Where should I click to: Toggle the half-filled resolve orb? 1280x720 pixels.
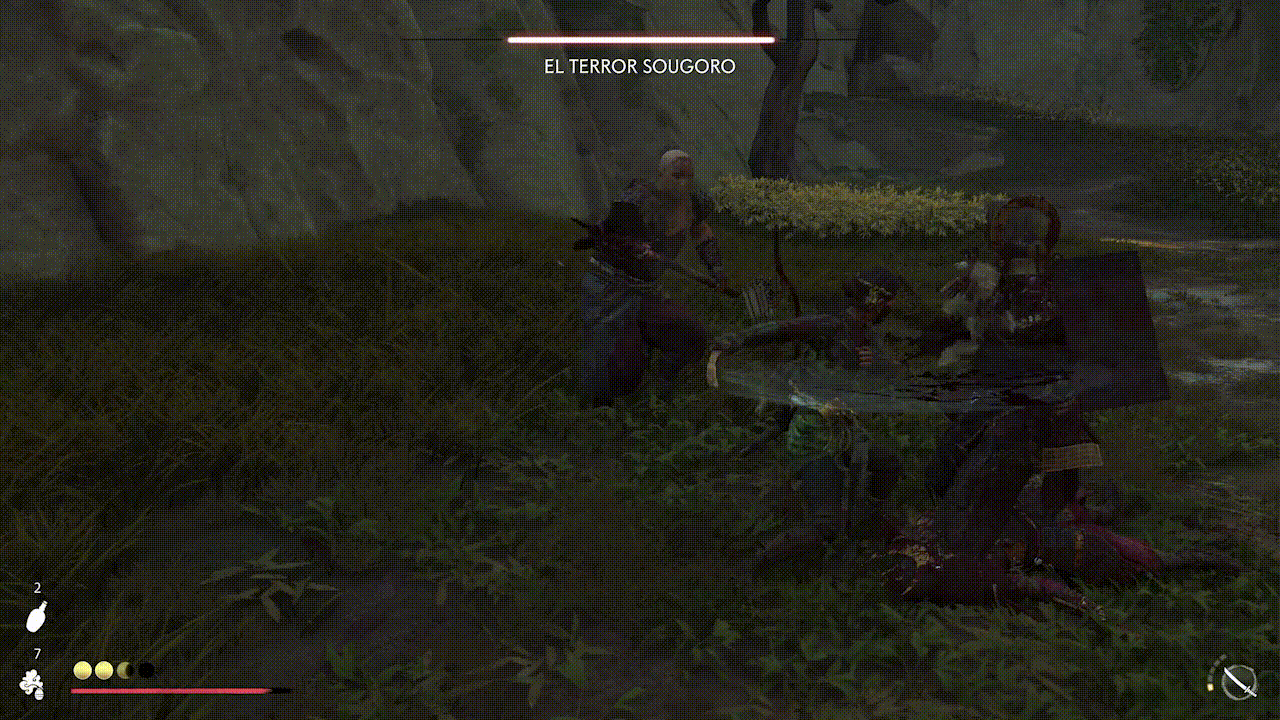(124, 668)
